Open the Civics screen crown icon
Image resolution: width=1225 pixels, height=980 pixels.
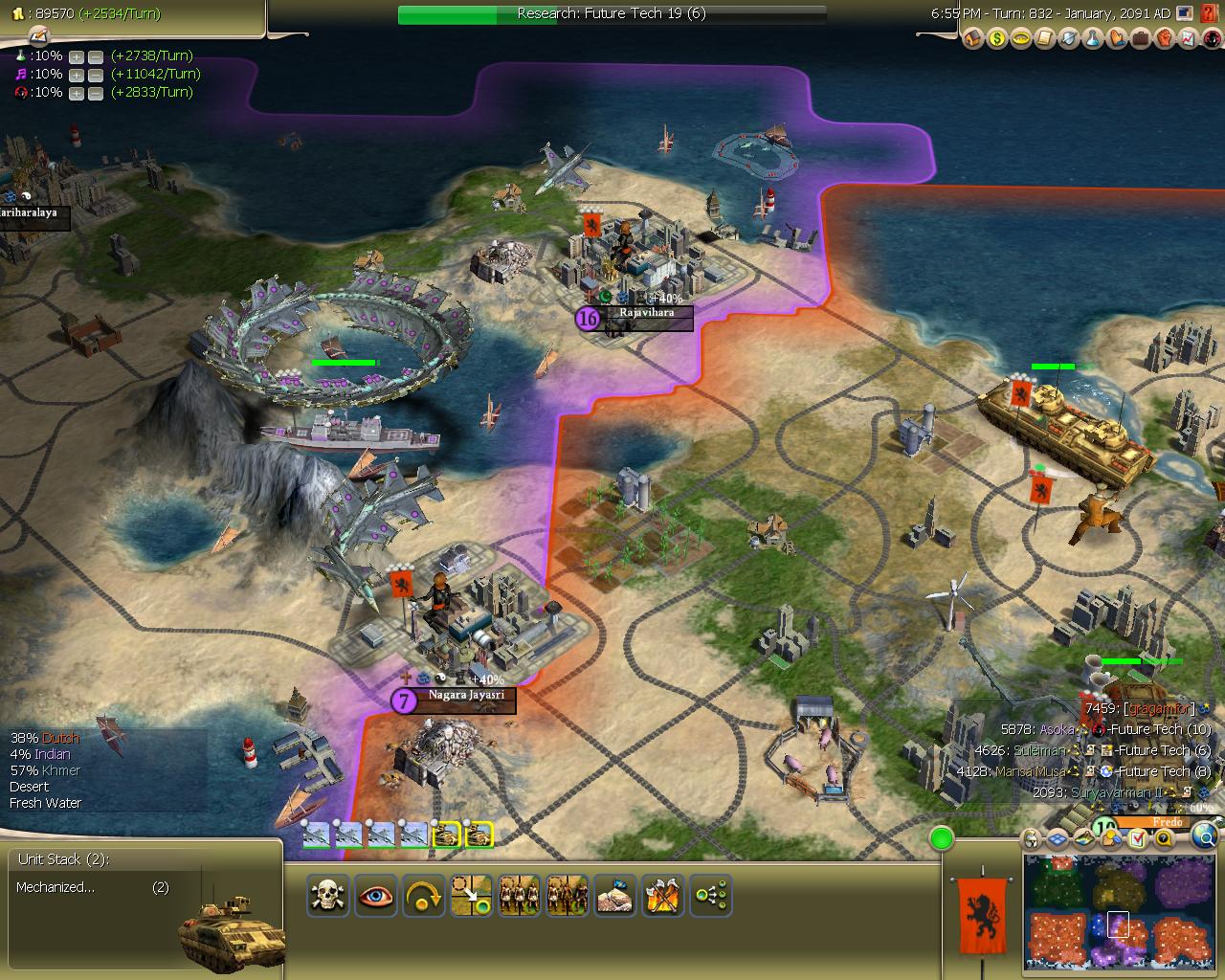(x=1020, y=40)
